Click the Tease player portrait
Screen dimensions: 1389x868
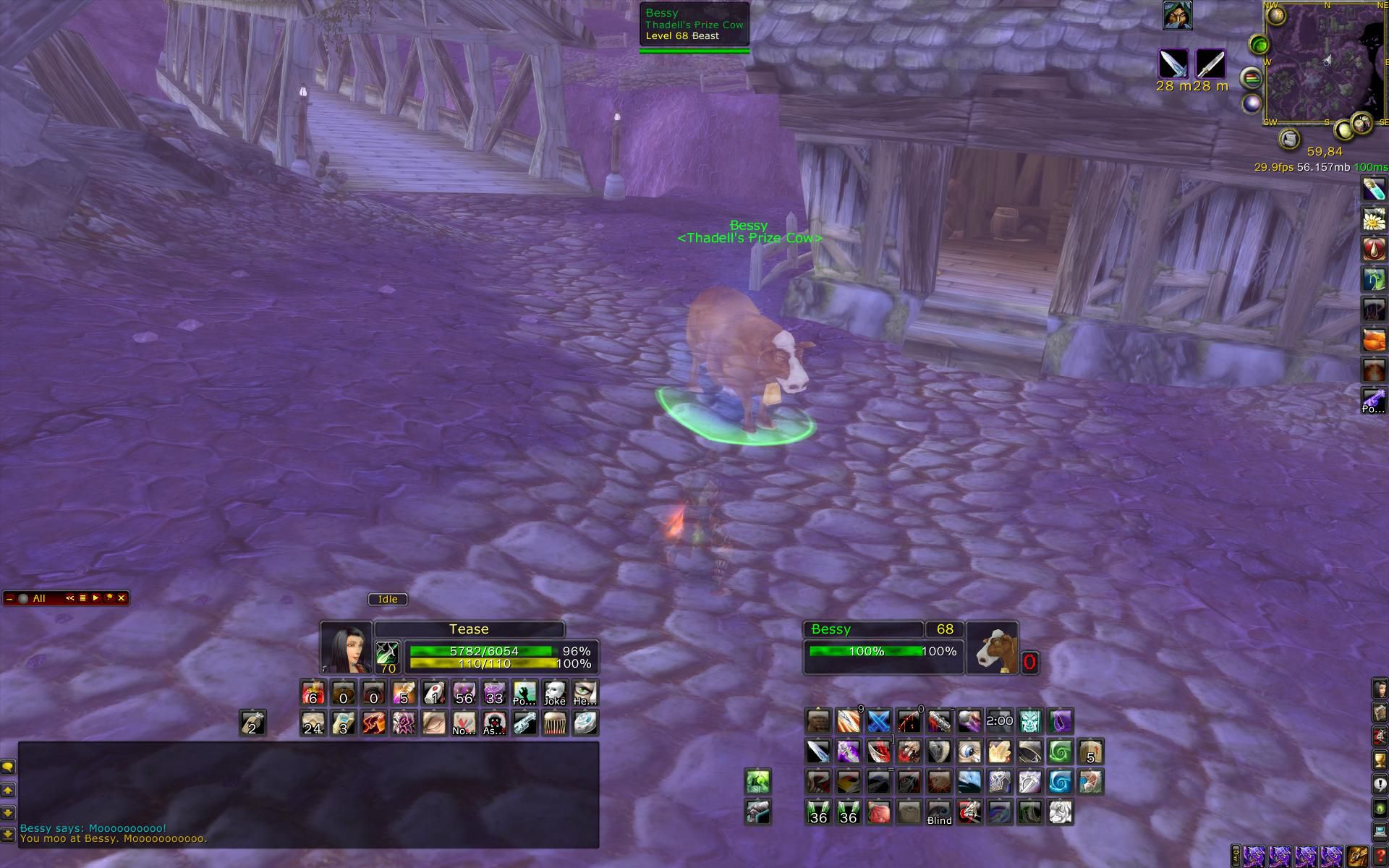[346, 647]
